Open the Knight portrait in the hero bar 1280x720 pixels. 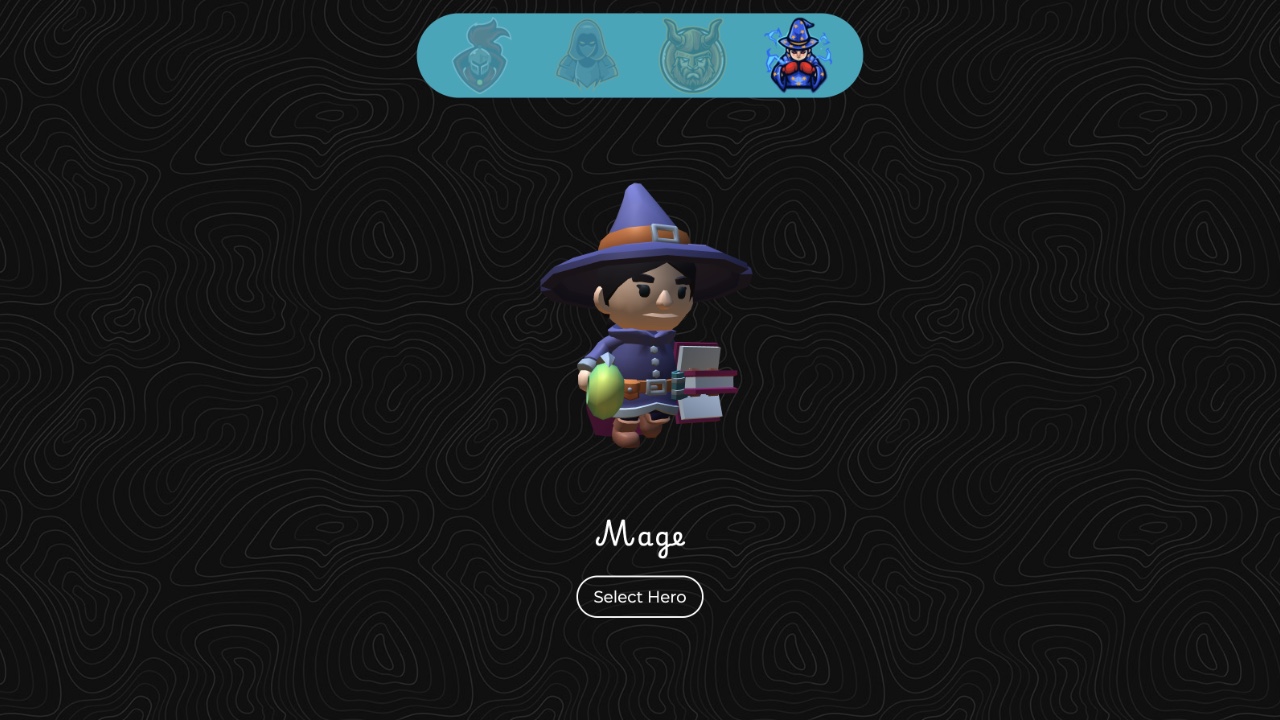tap(482, 58)
